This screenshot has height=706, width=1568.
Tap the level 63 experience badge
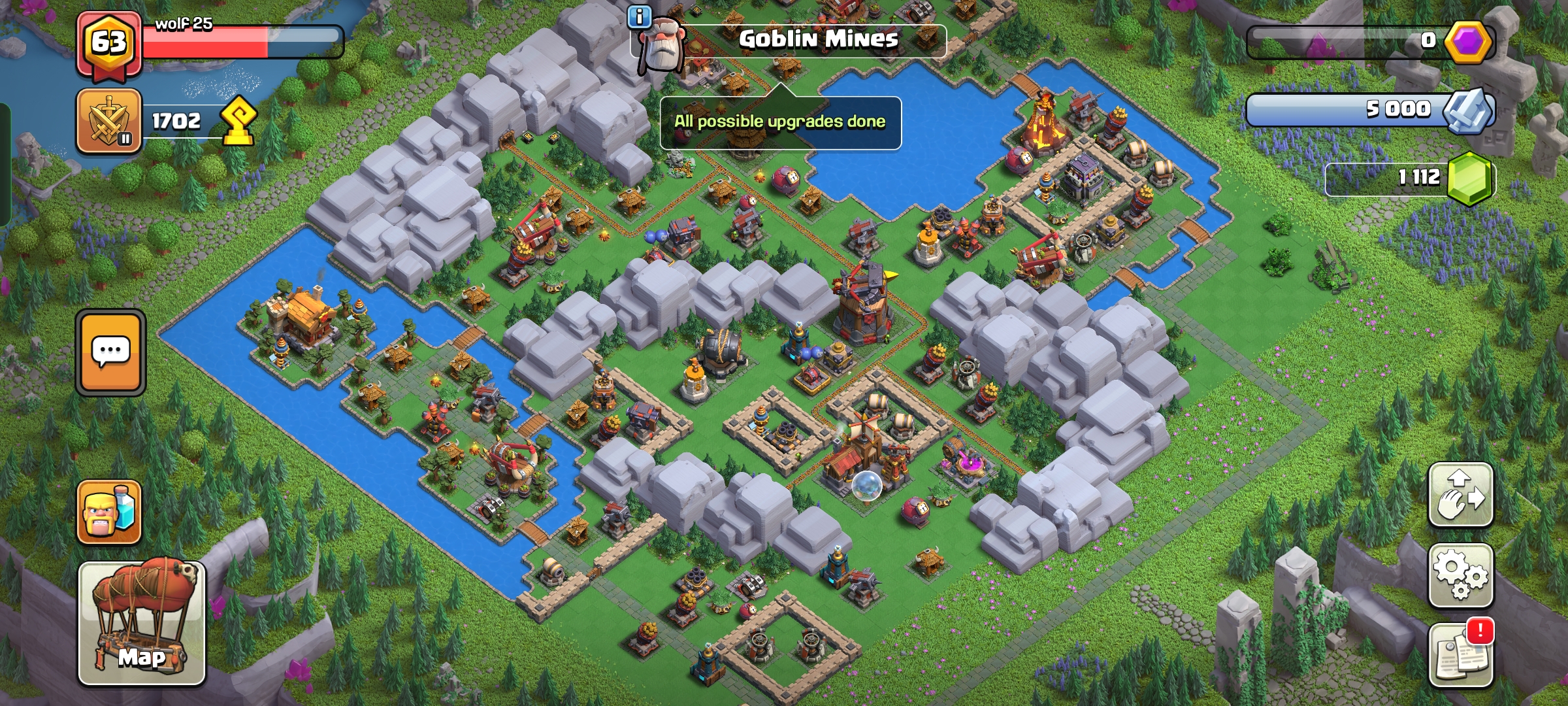[108, 43]
